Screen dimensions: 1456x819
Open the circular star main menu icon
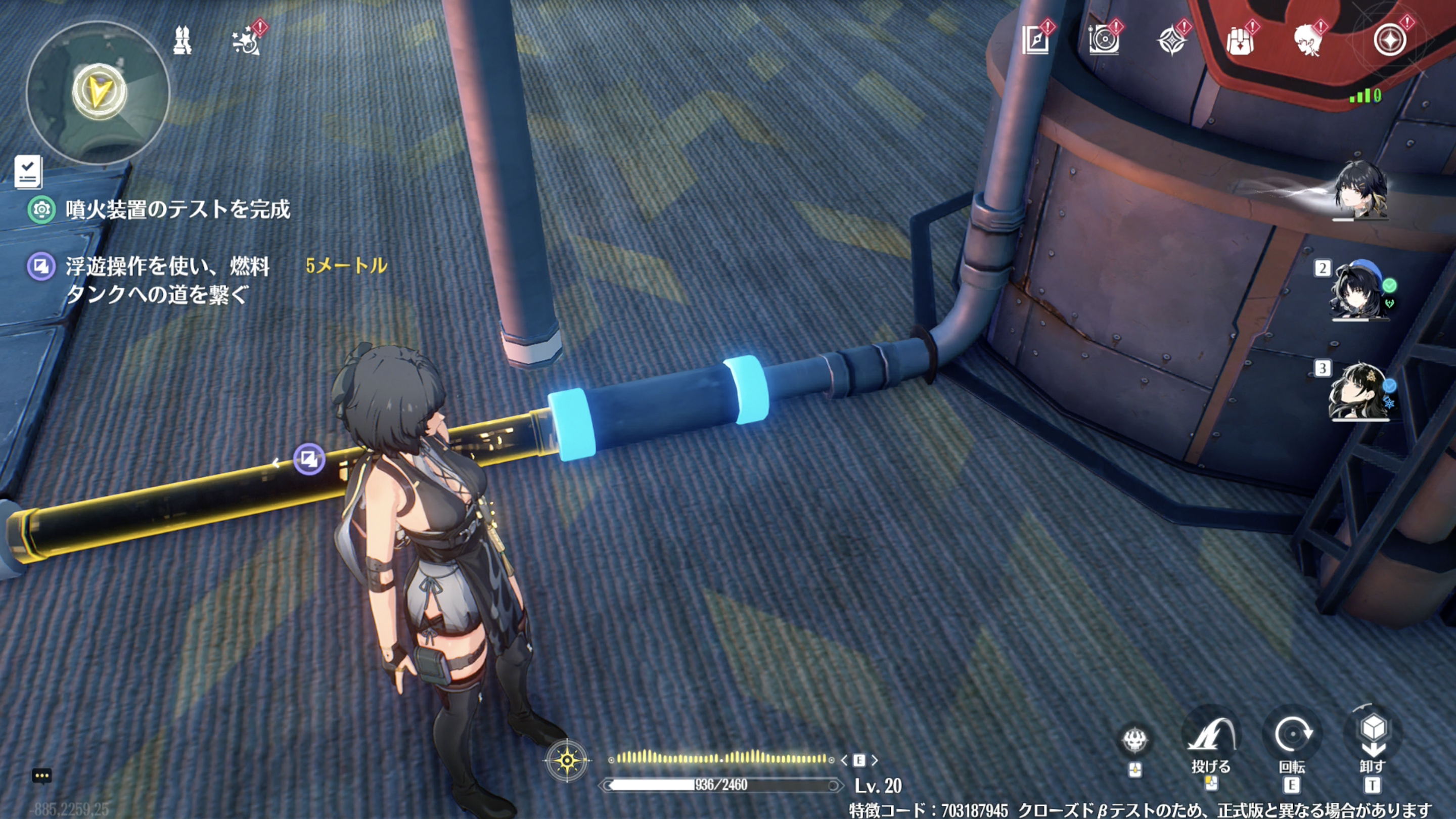pos(1390,40)
